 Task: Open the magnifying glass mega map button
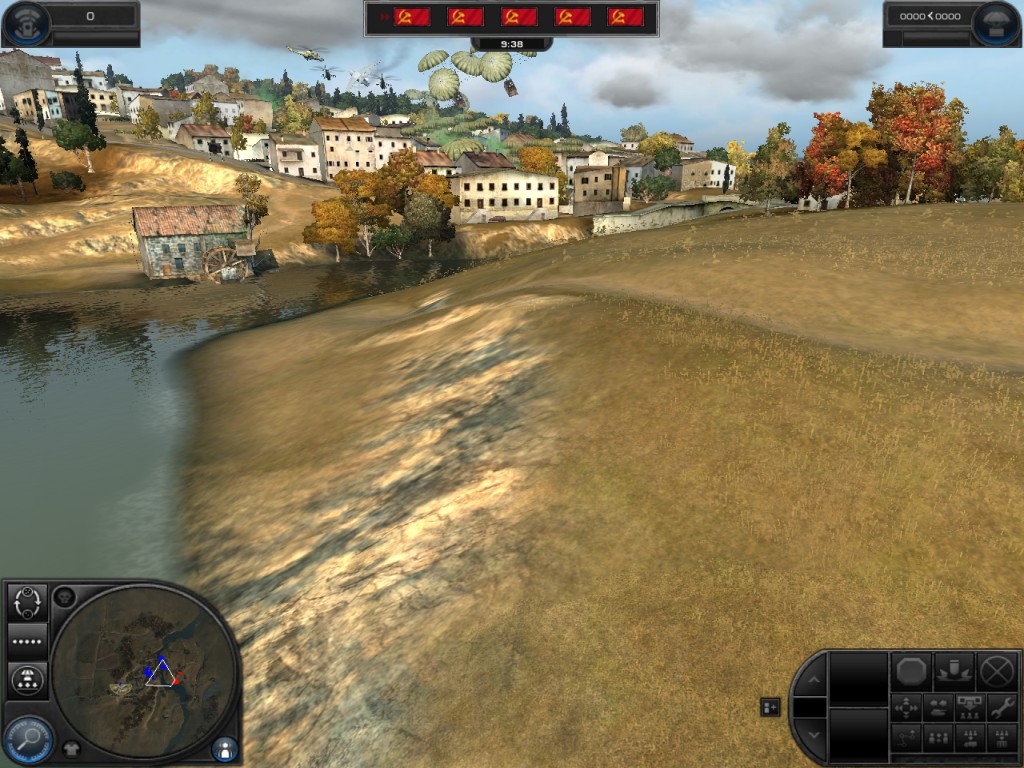coord(27,739)
